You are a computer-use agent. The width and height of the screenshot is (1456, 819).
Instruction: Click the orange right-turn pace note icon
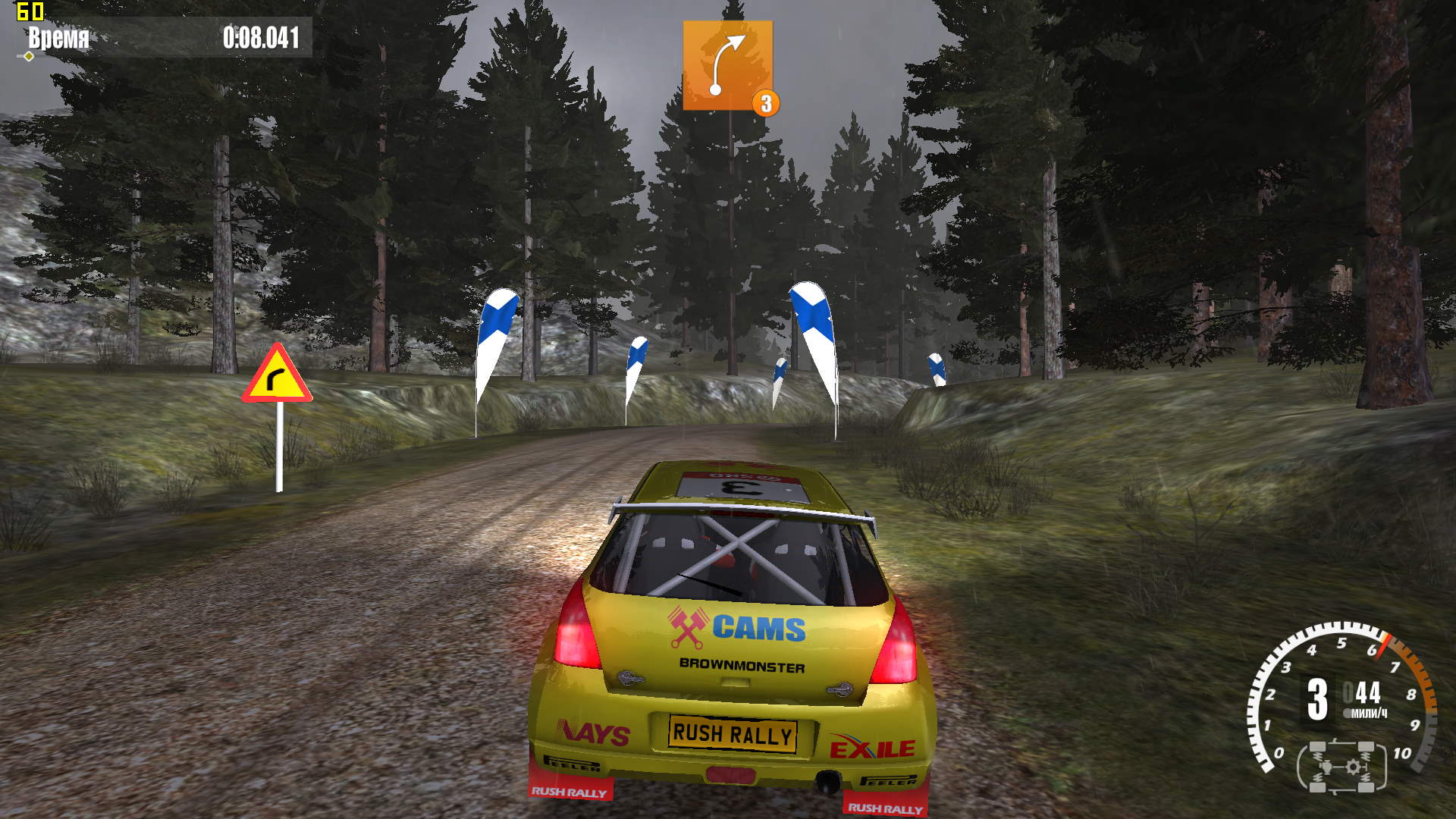tap(727, 65)
